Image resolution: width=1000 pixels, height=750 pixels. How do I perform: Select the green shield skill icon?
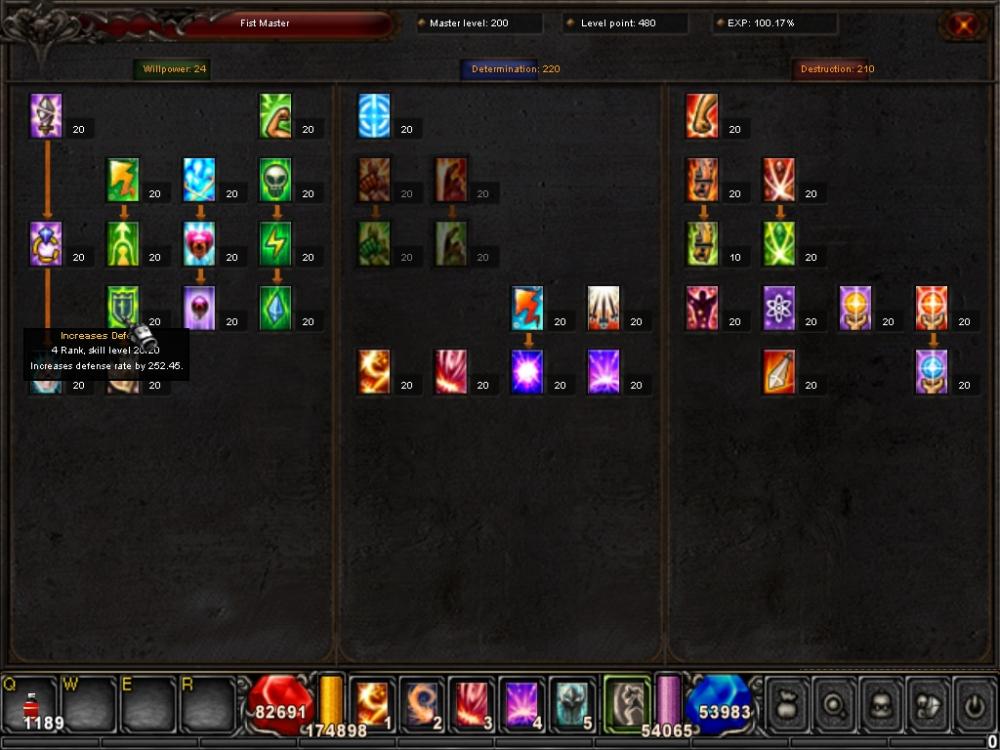click(123, 307)
